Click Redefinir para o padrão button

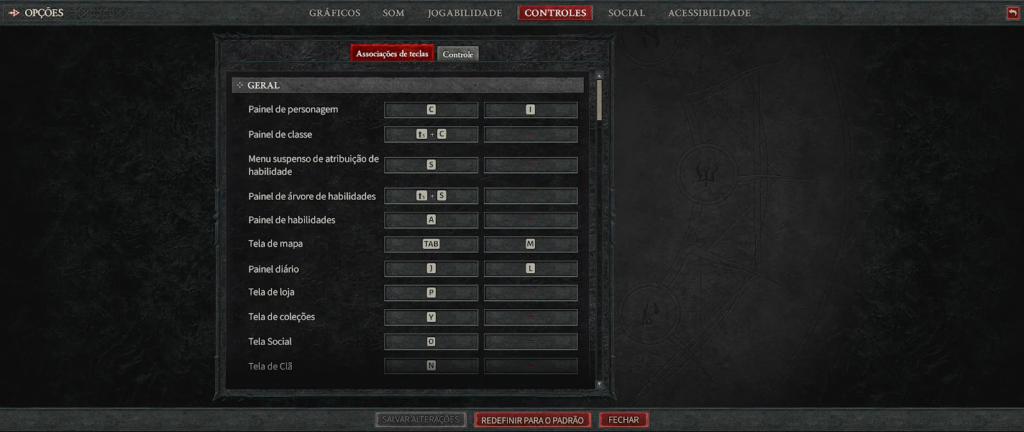[532, 420]
